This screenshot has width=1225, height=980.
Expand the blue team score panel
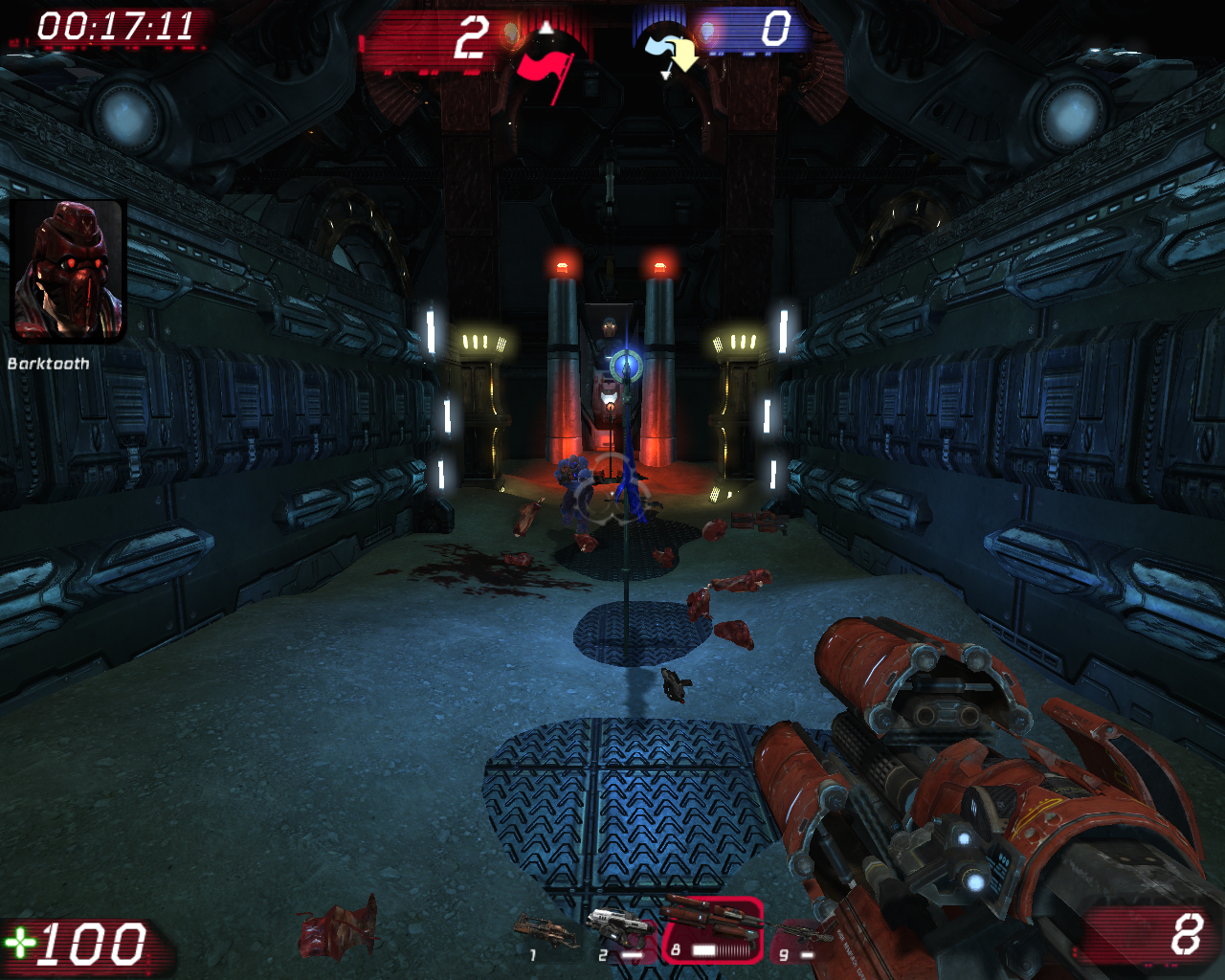pyautogui.click(x=766, y=29)
